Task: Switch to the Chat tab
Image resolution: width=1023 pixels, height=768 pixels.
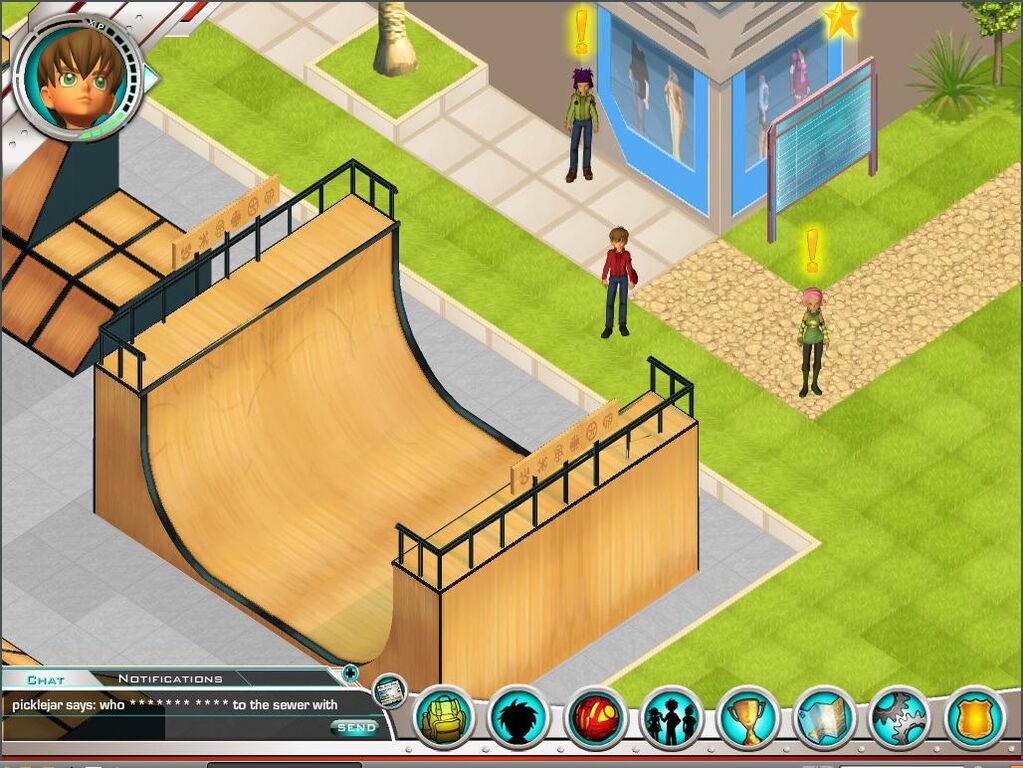Action: (46, 680)
